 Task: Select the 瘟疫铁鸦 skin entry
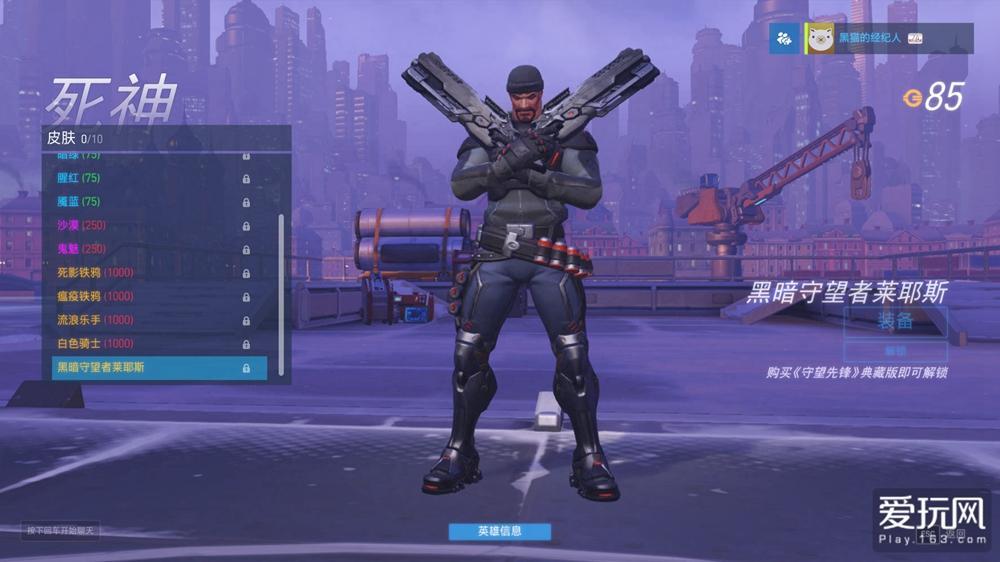coord(150,296)
